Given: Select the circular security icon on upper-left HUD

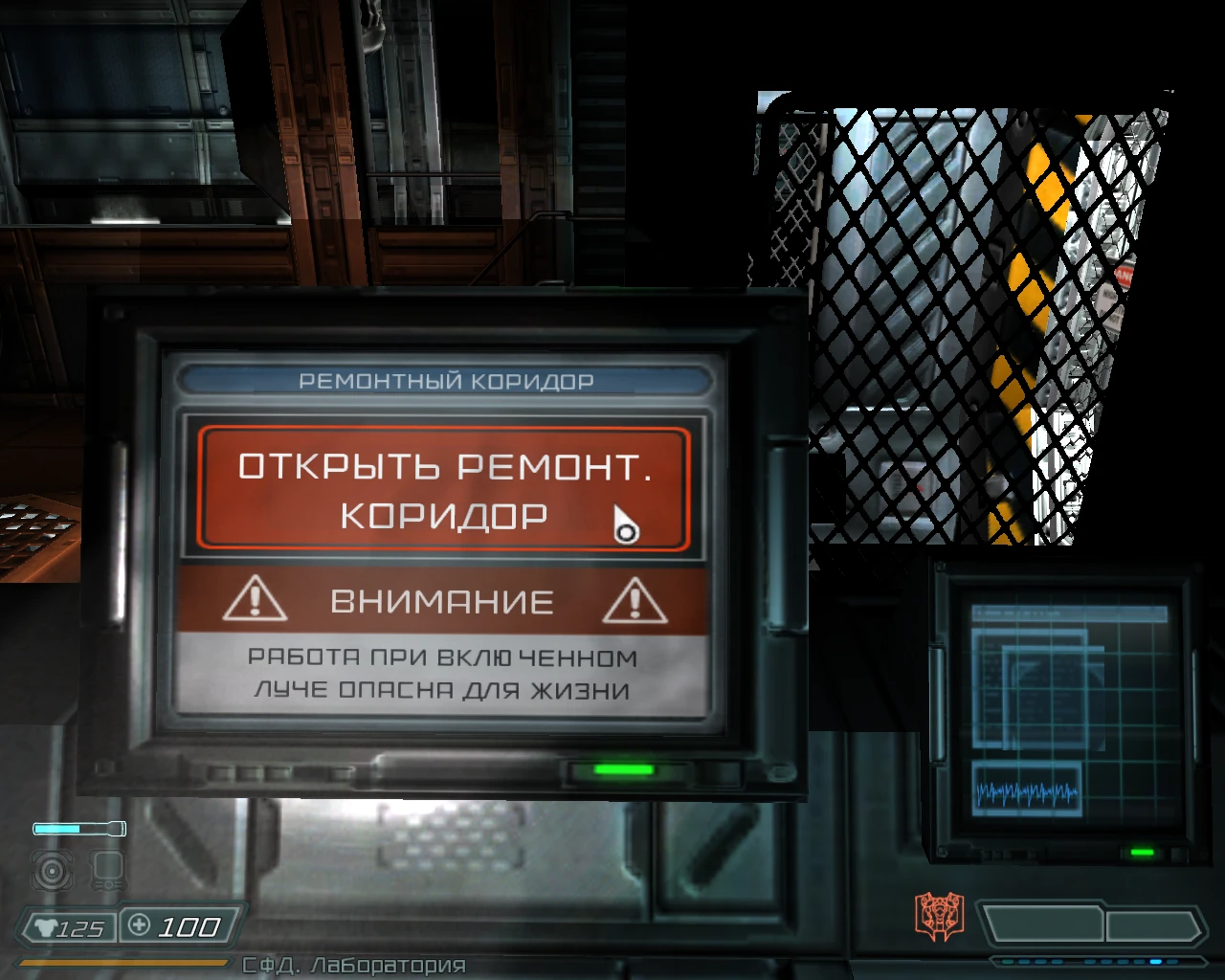Looking at the screenshot, I should click(51, 873).
